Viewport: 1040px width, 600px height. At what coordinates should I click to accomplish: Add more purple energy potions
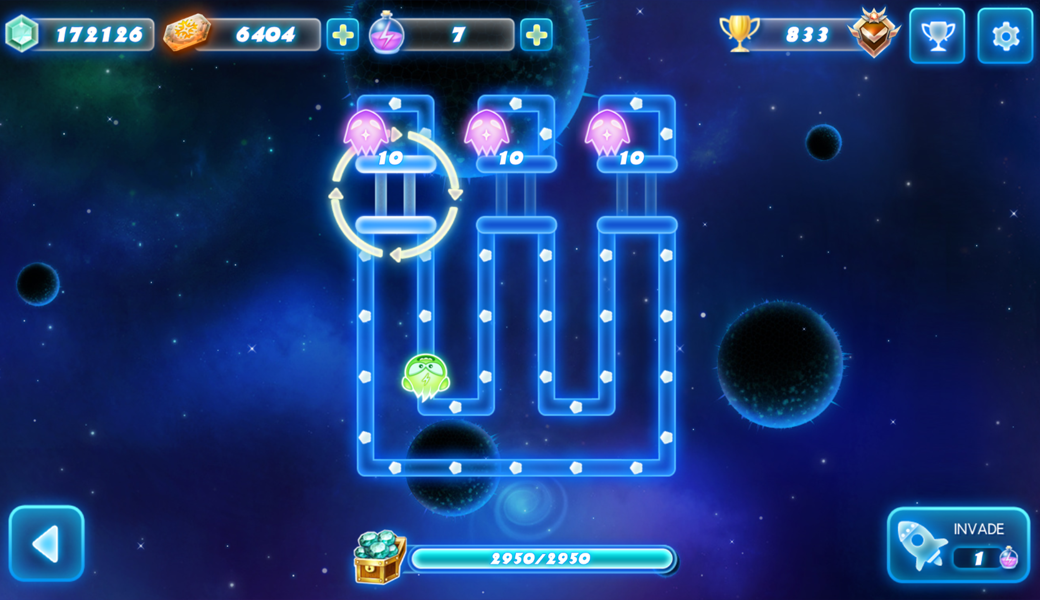coord(536,35)
